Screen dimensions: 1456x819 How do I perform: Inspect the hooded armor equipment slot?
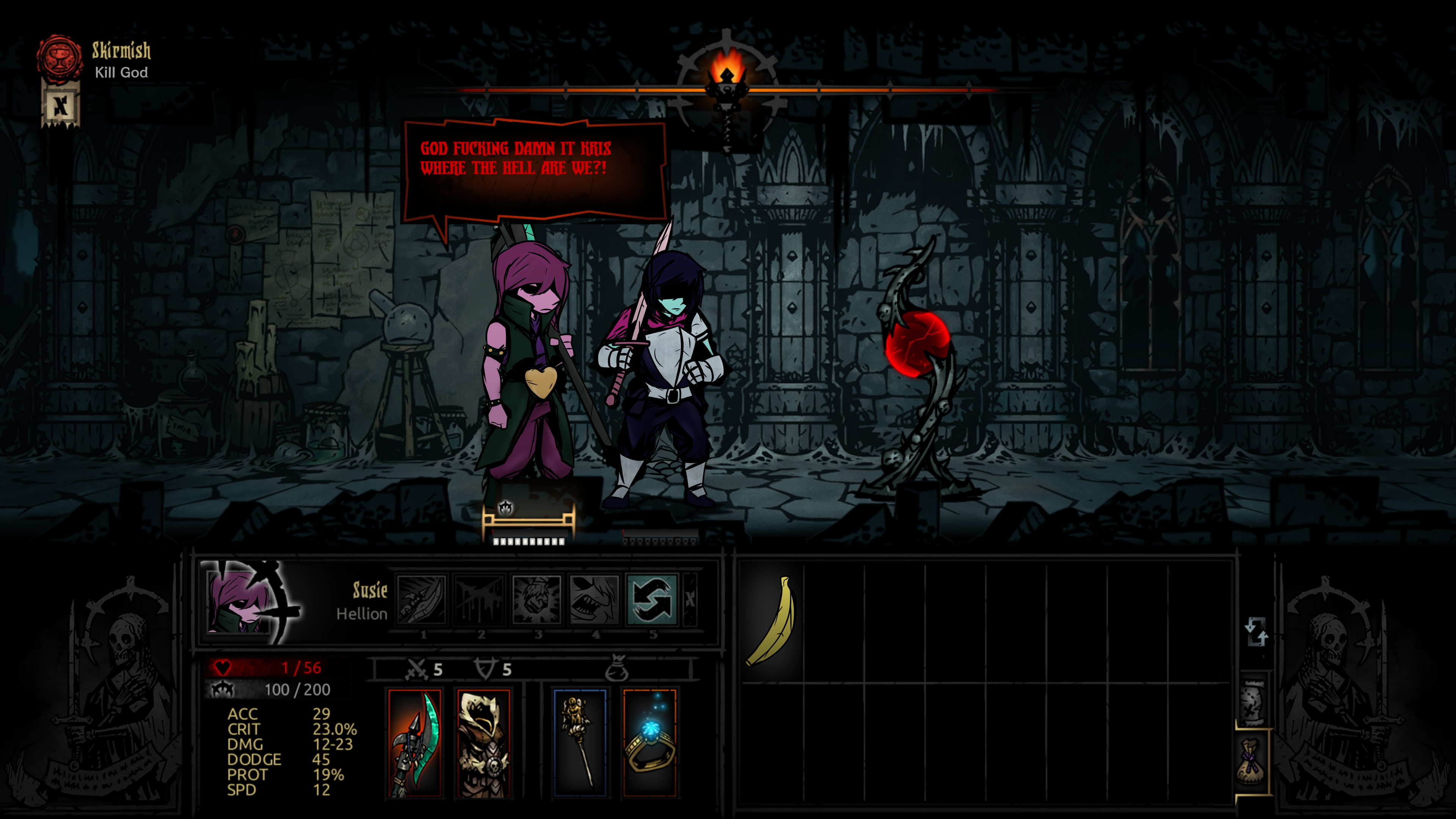point(484,743)
